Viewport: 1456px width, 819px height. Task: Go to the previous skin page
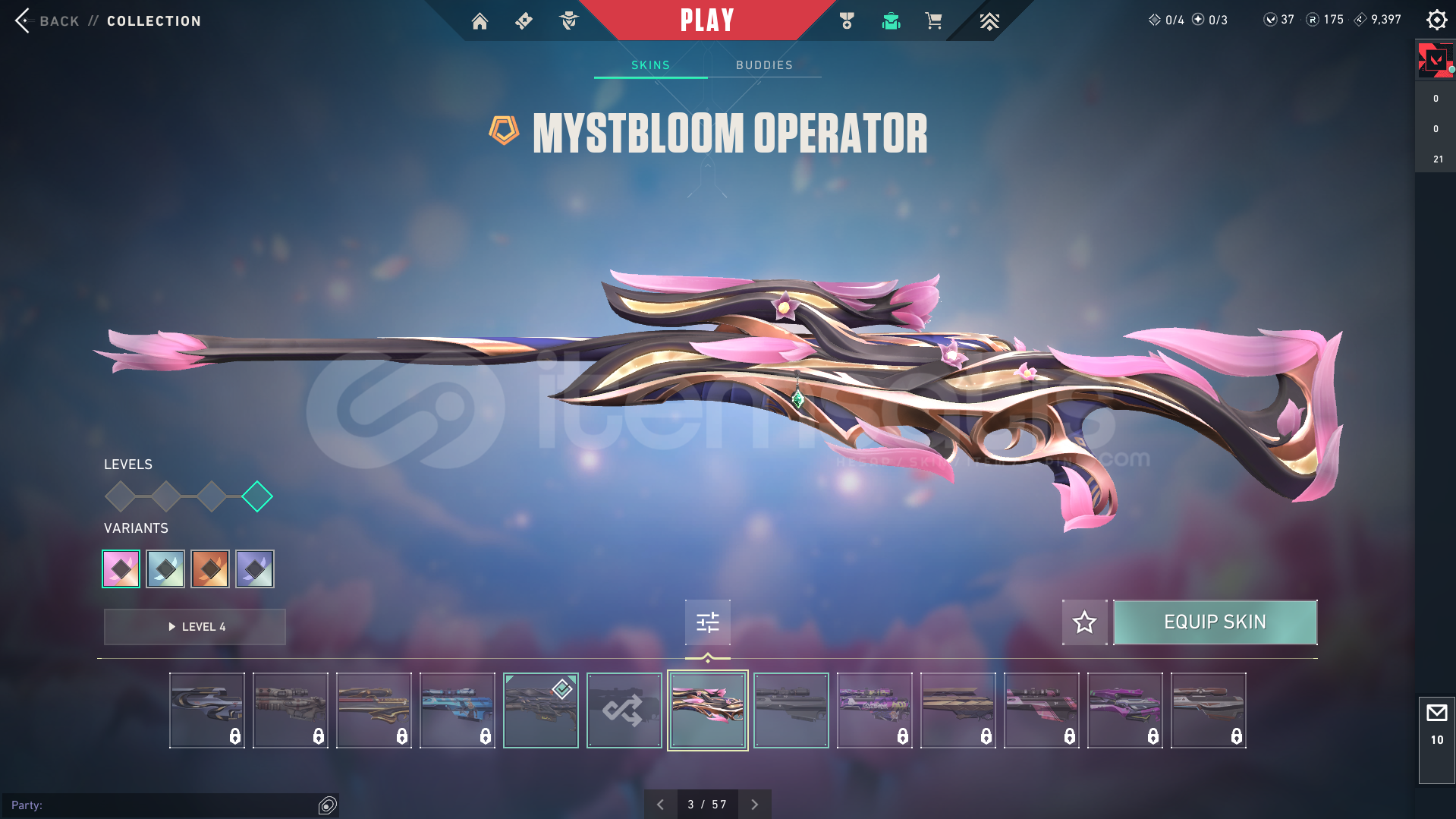660,805
